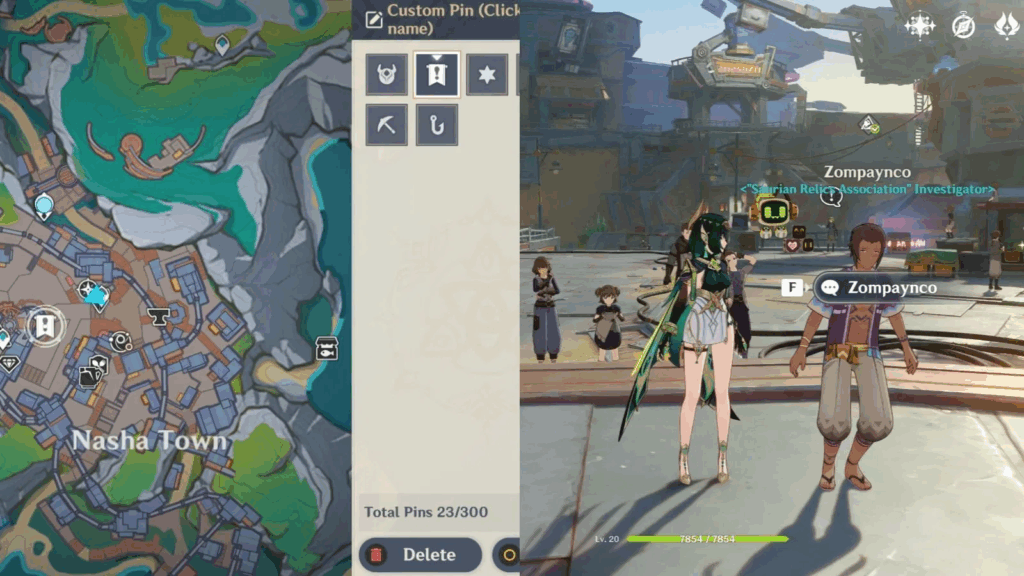
Task: Click the blue teleport waypoint marker
Action: [x=44, y=206]
